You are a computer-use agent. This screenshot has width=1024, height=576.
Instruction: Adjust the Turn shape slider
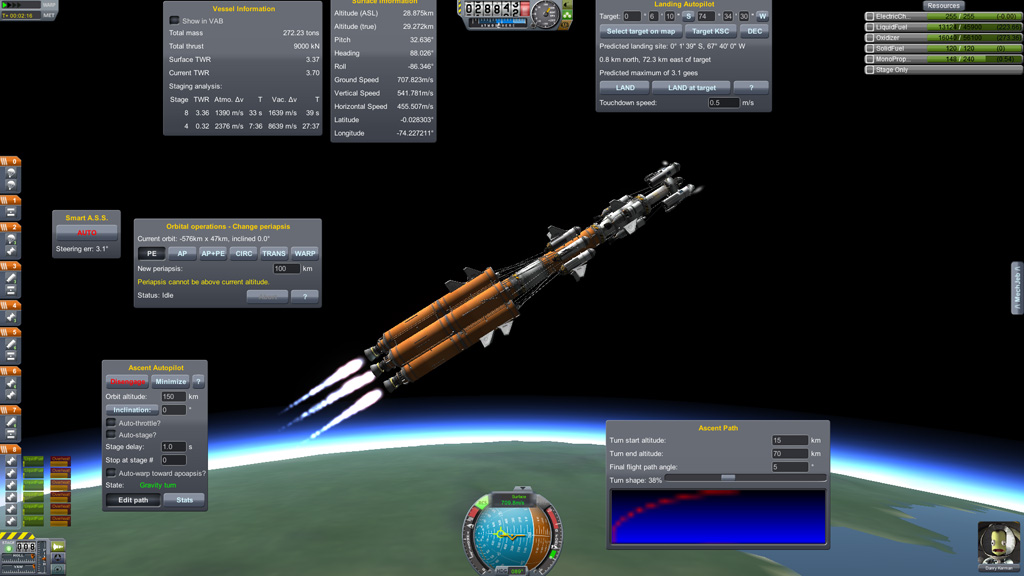click(728, 479)
